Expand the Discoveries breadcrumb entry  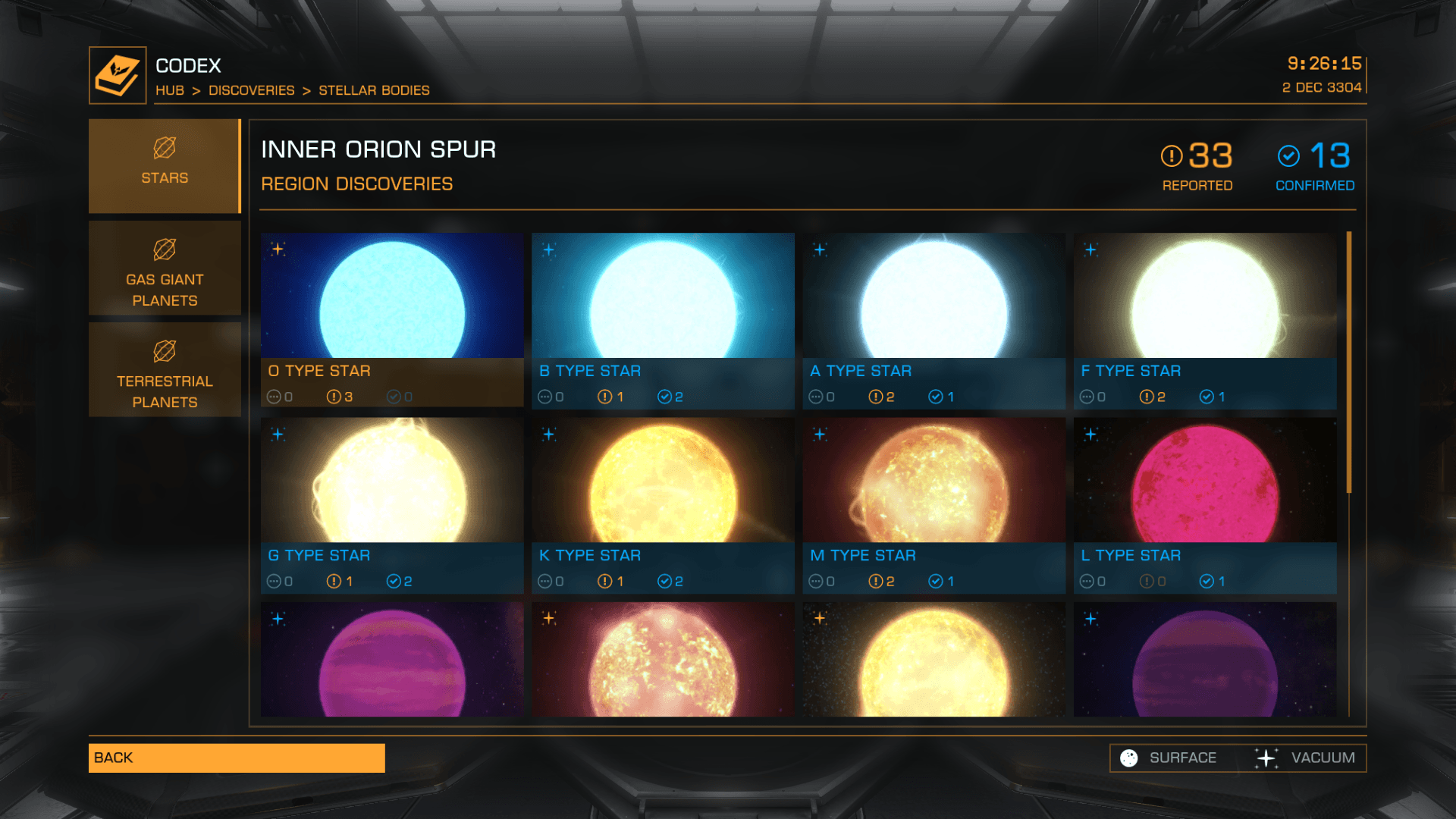(x=251, y=90)
